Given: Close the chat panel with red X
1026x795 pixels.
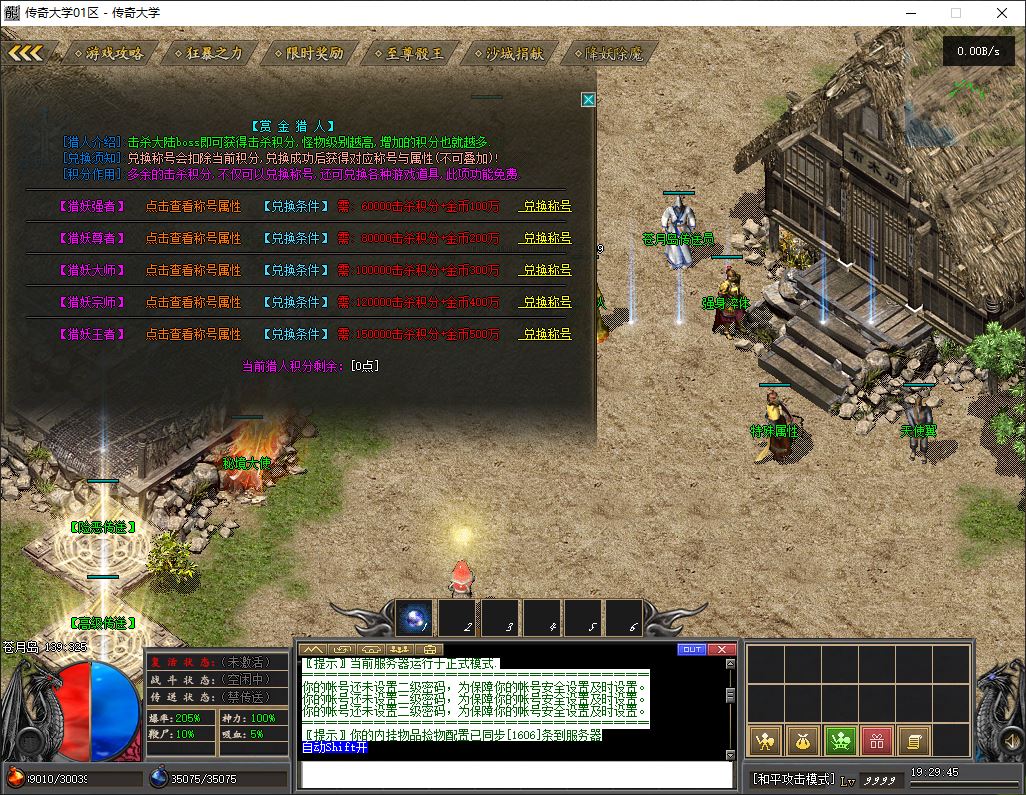Looking at the screenshot, I should (x=722, y=649).
